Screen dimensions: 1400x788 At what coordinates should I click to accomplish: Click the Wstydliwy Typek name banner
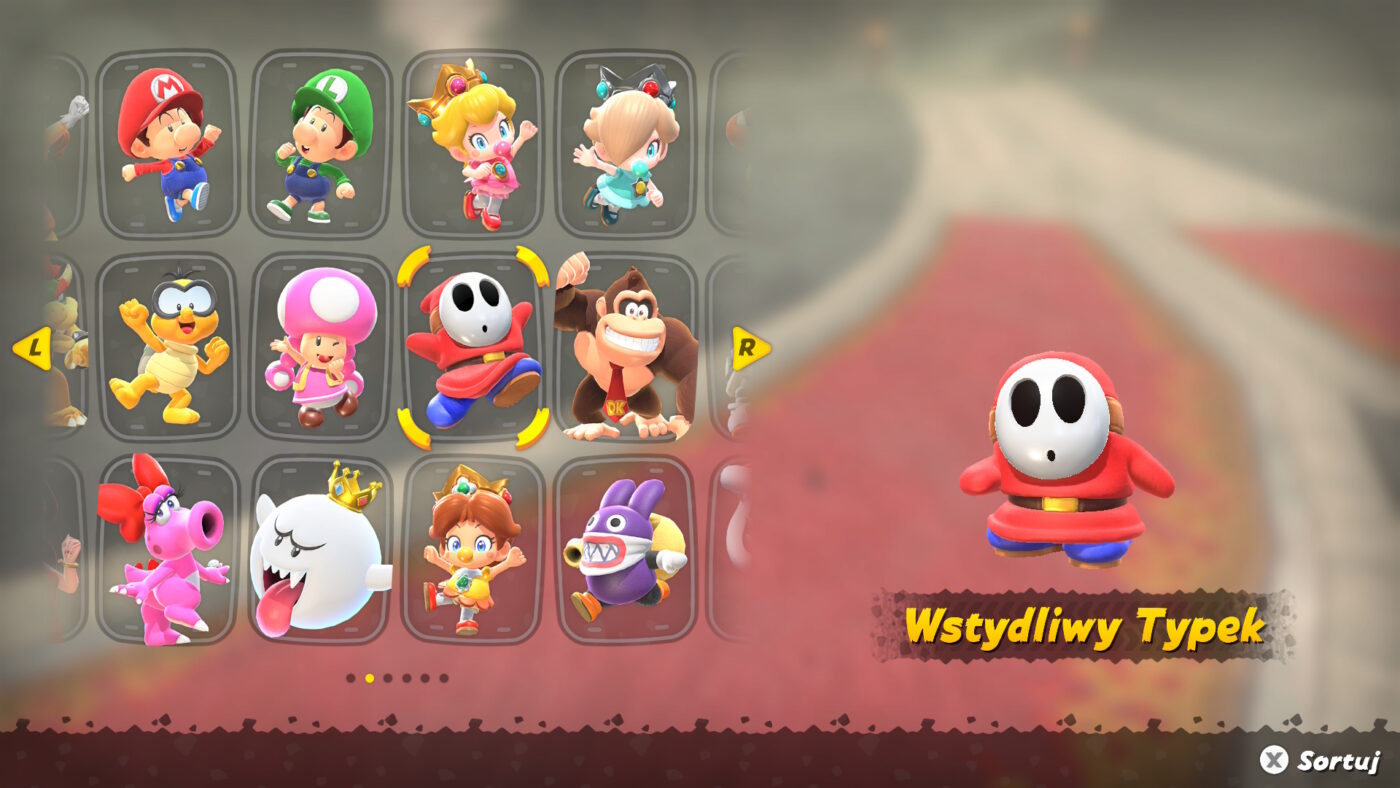coord(1085,623)
